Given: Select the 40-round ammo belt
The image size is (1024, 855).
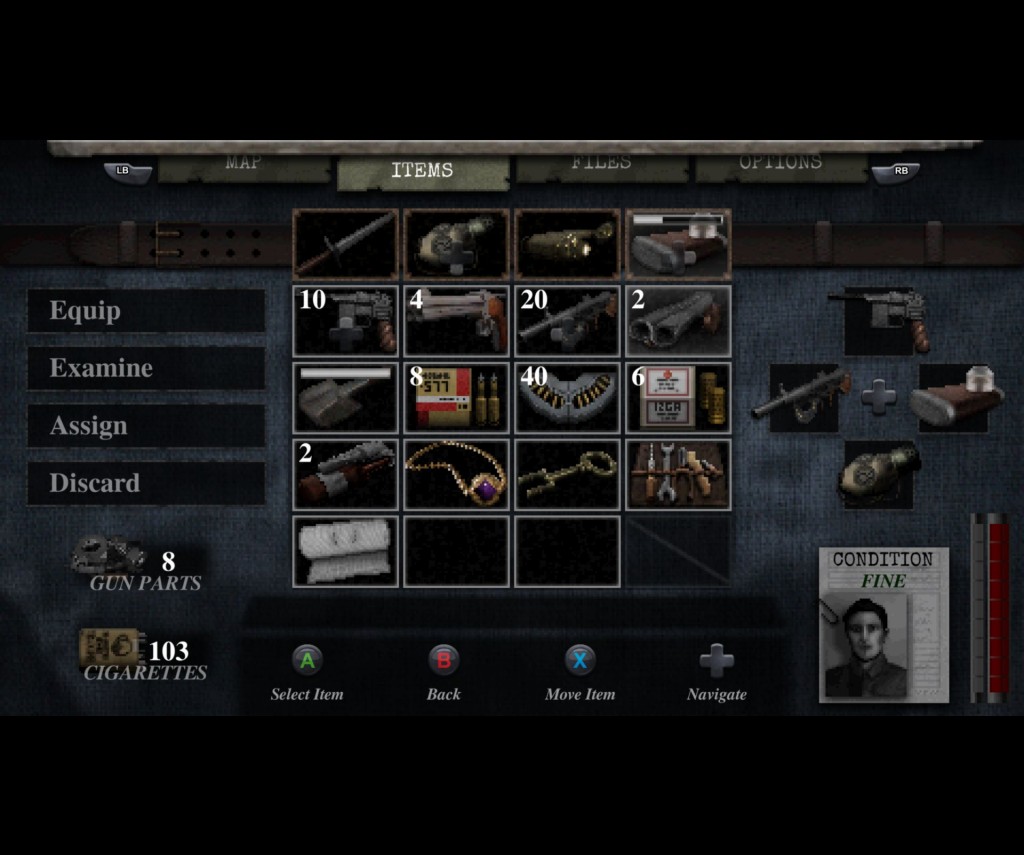Looking at the screenshot, I should (568, 398).
